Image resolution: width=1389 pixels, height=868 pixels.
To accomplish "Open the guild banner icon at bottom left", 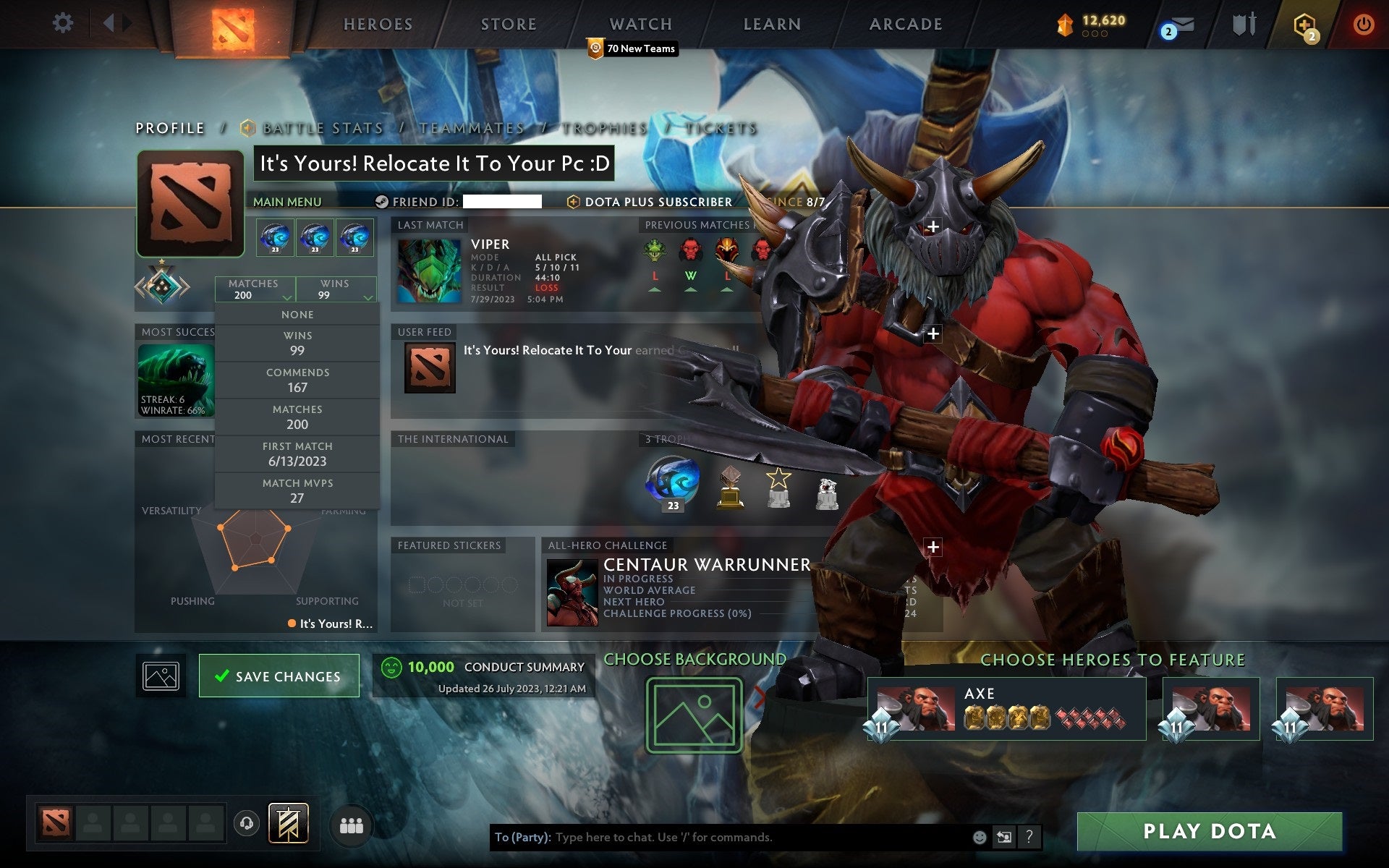I will coord(288,822).
